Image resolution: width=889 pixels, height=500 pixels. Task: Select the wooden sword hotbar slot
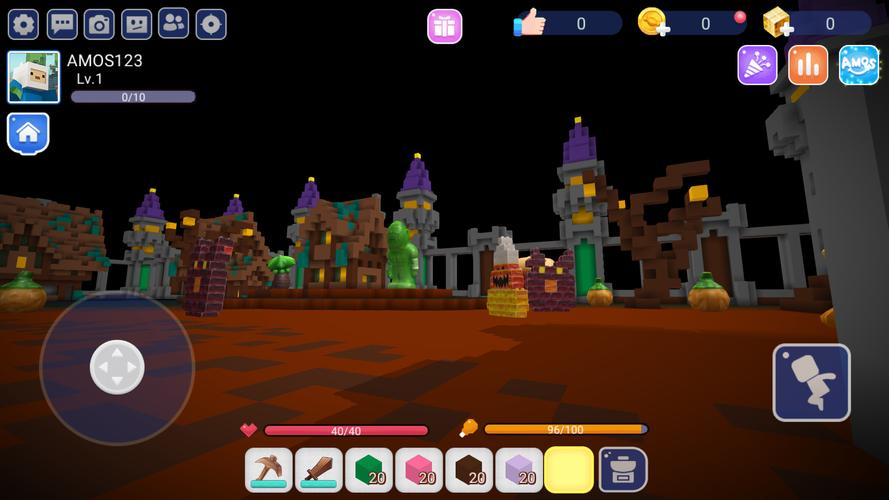click(x=319, y=469)
